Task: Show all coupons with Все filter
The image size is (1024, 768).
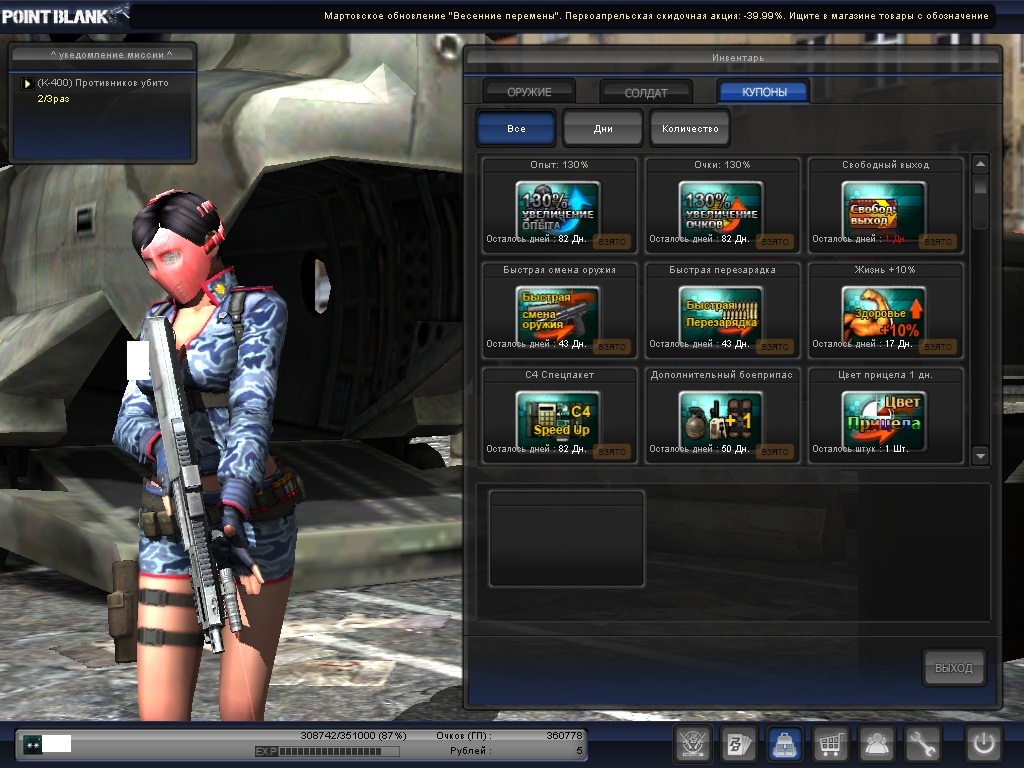Action: [516, 129]
